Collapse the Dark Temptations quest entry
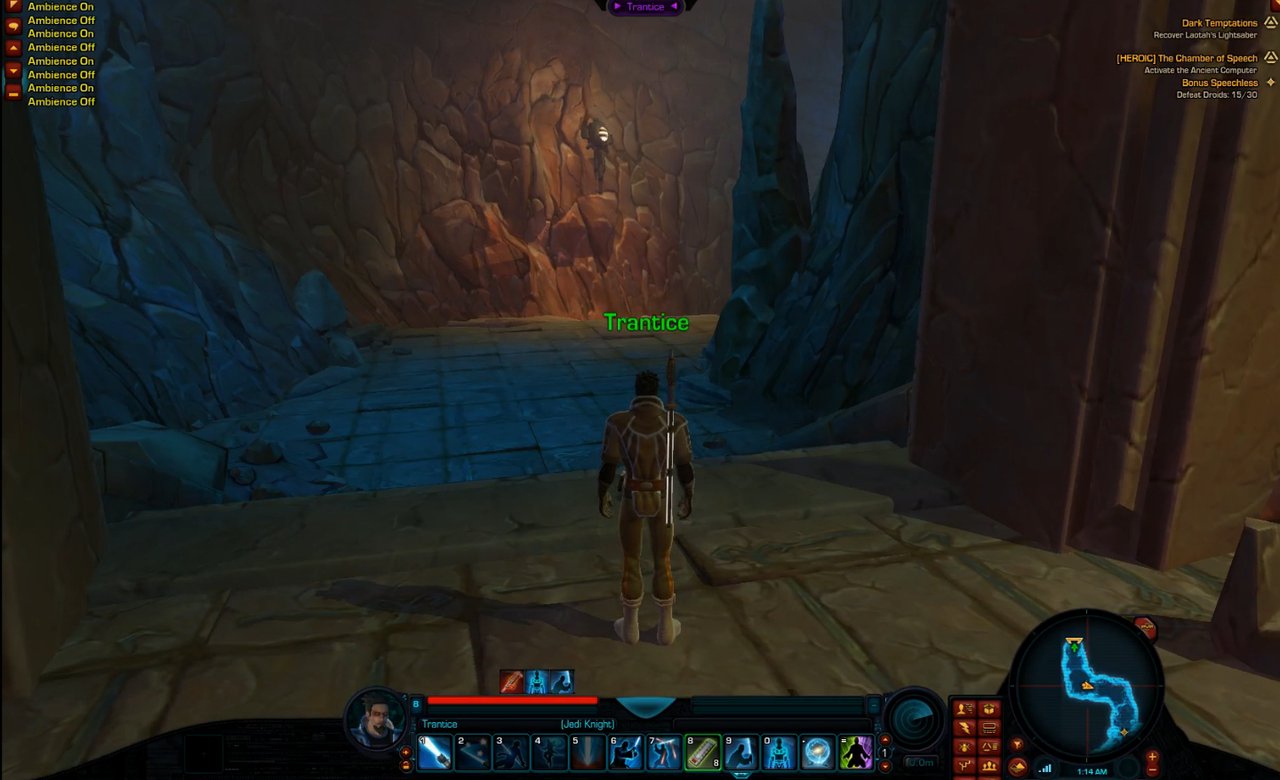 pos(1270,22)
